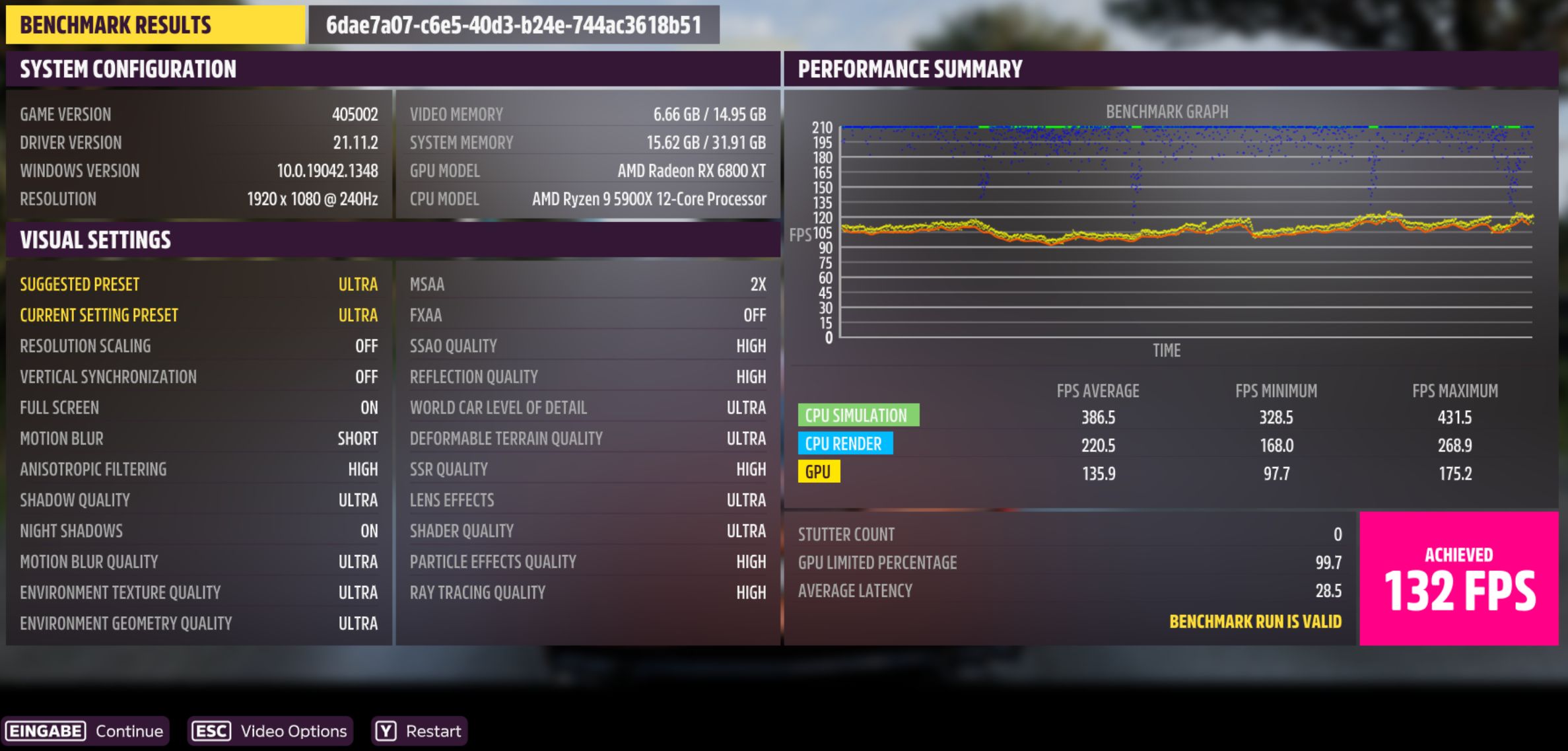Switch to the VISUAL SETTINGS section
The height and width of the screenshot is (751, 1568).
pyautogui.click(x=96, y=240)
